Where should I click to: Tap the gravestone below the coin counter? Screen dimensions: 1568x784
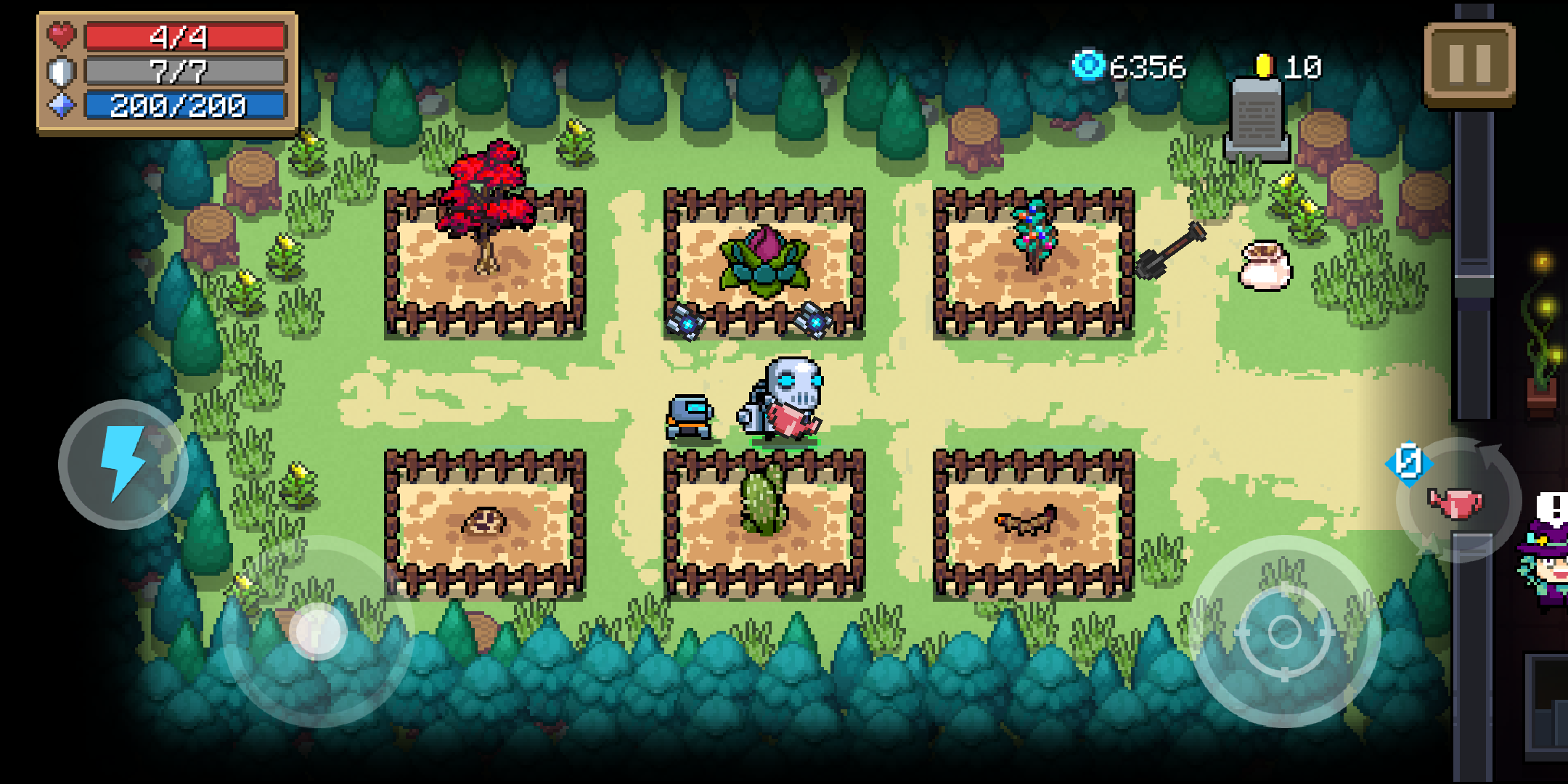coord(1258,121)
